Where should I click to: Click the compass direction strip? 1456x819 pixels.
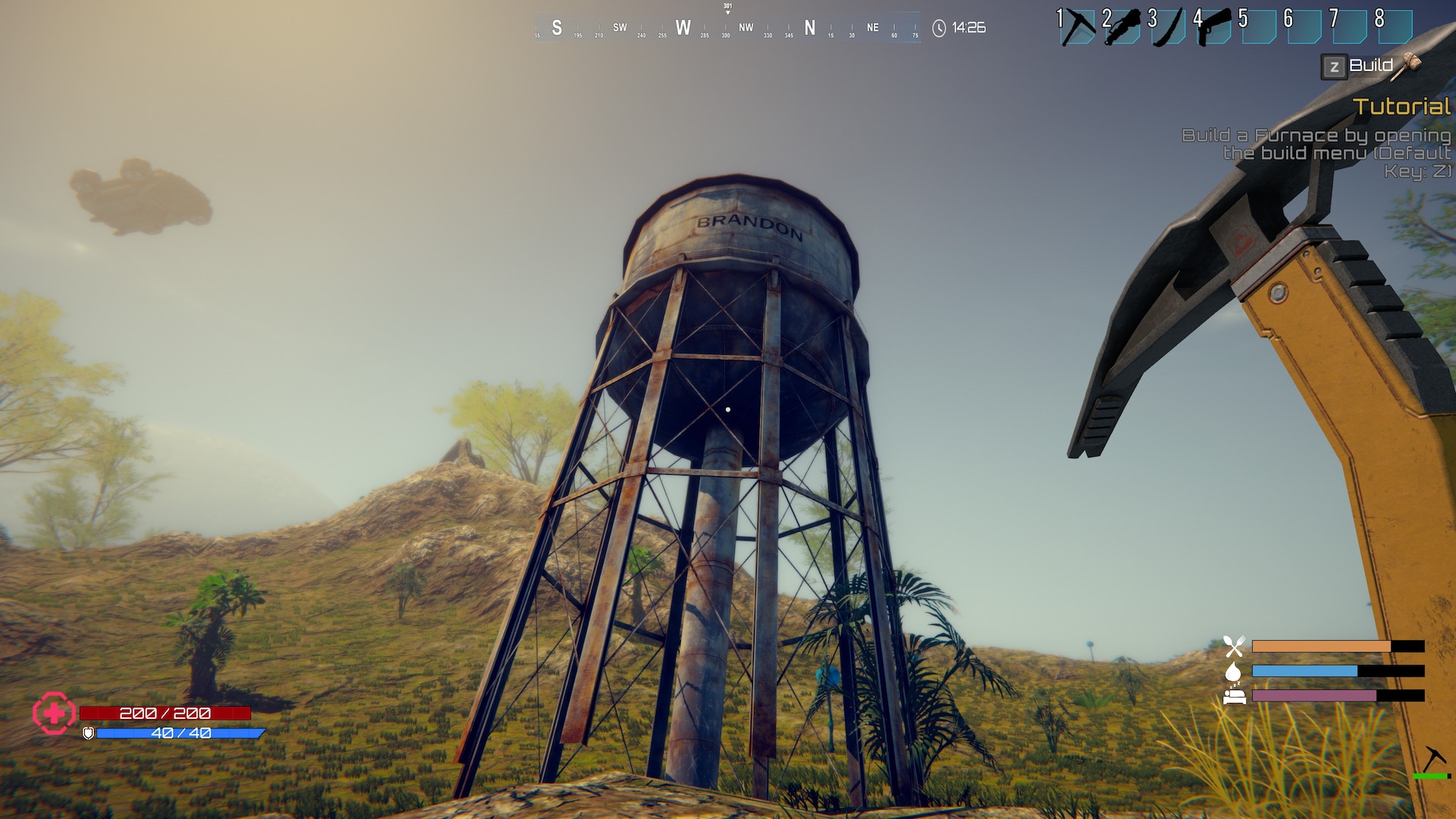pyautogui.click(x=727, y=28)
